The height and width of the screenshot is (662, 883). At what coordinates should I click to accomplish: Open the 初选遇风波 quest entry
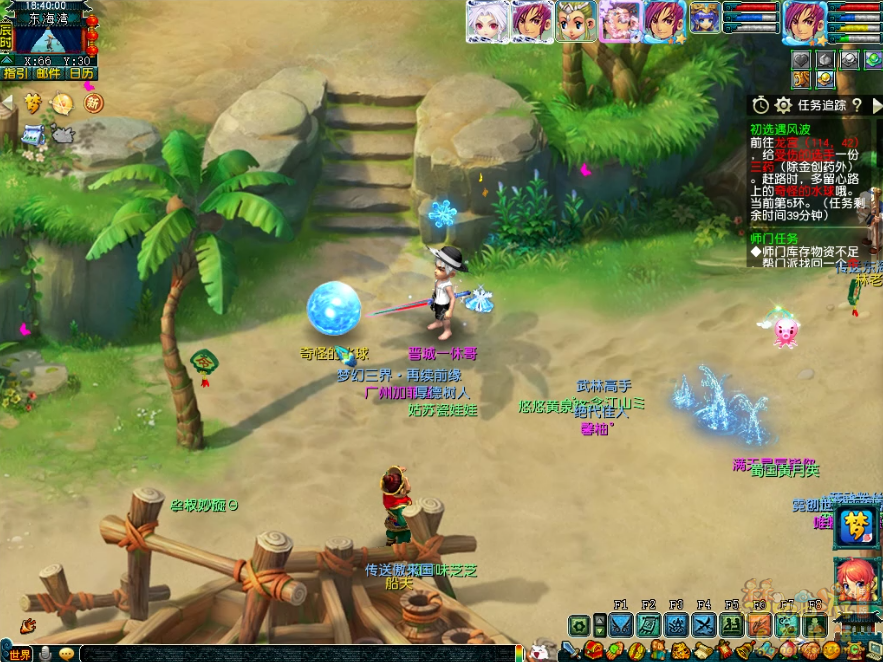click(x=781, y=129)
